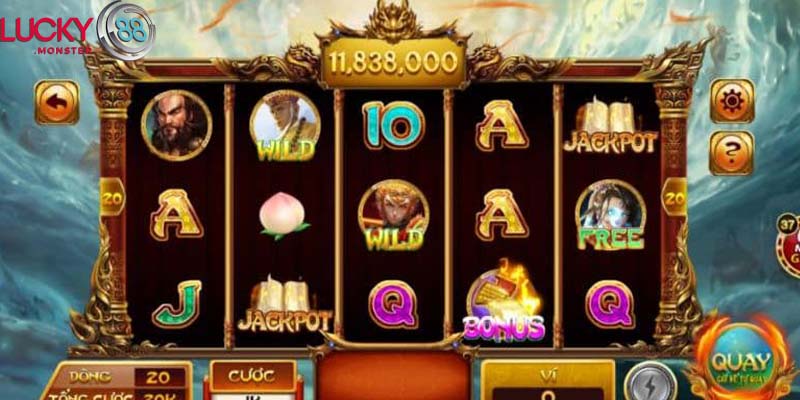
Task: Toggle the lightning bolt turbo spin button
Action: (x=645, y=382)
